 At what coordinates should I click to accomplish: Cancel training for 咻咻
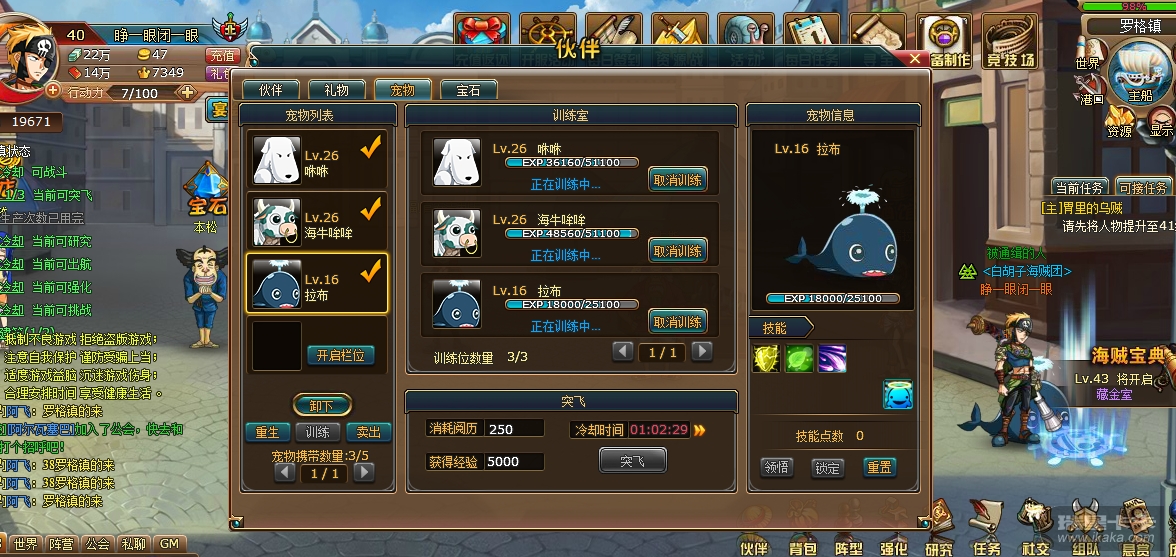click(677, 180)
